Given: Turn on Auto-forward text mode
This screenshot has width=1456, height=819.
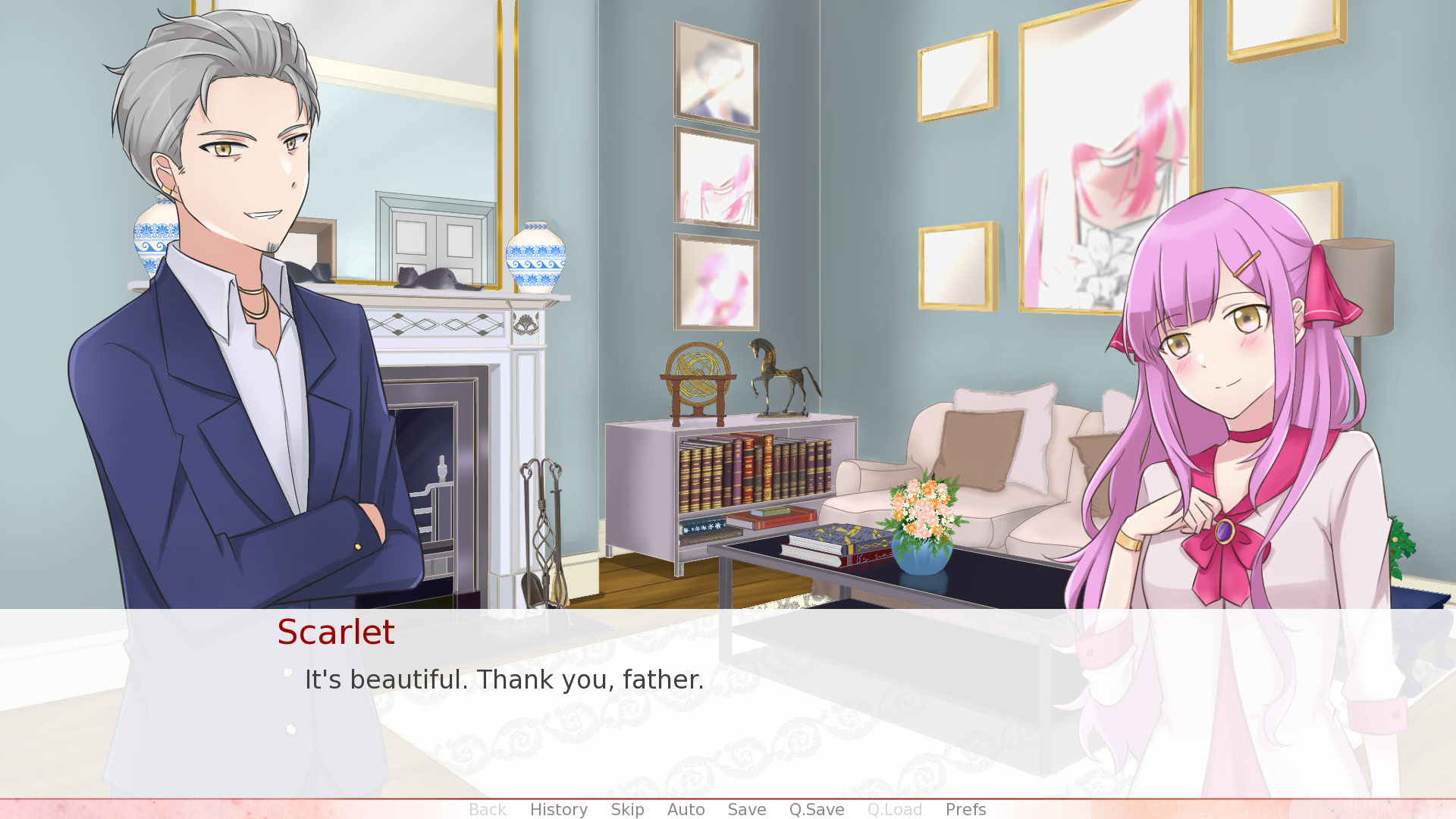Looking at the screenshot, I should click(686, 809).
